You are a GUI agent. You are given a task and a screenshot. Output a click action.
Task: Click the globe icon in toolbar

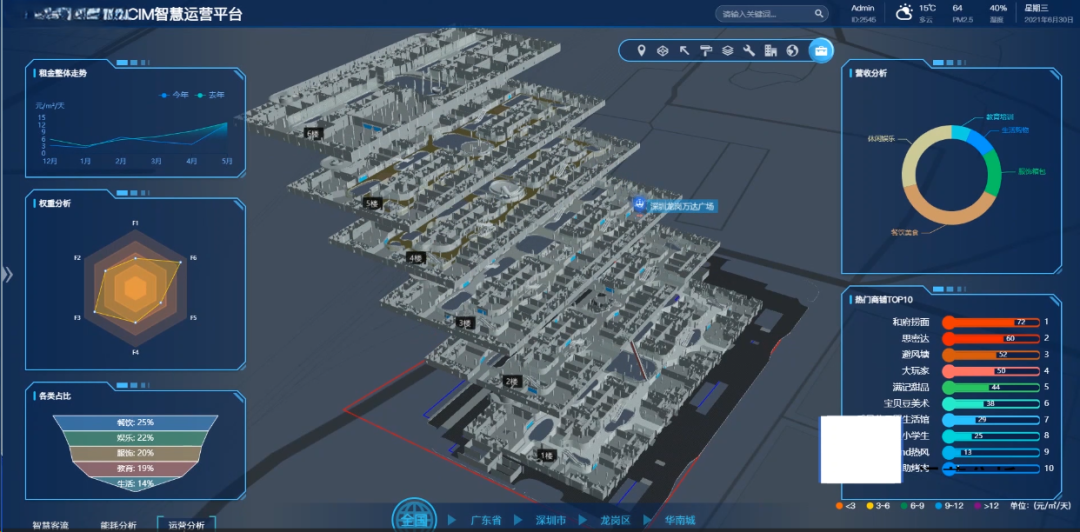click(x=792, y=50)
